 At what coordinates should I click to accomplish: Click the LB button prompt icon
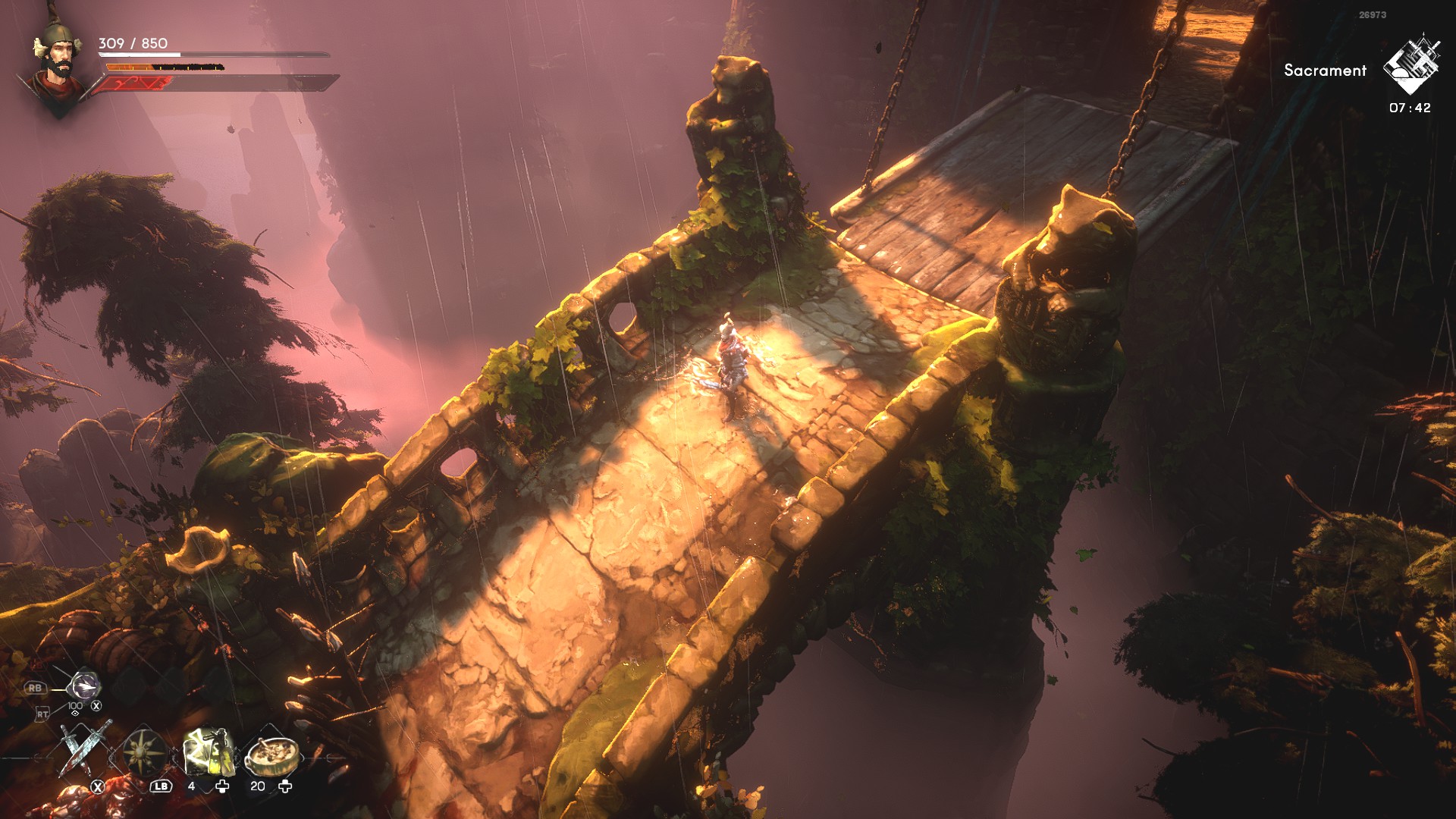pyautogui.click(x=161, y=787)
